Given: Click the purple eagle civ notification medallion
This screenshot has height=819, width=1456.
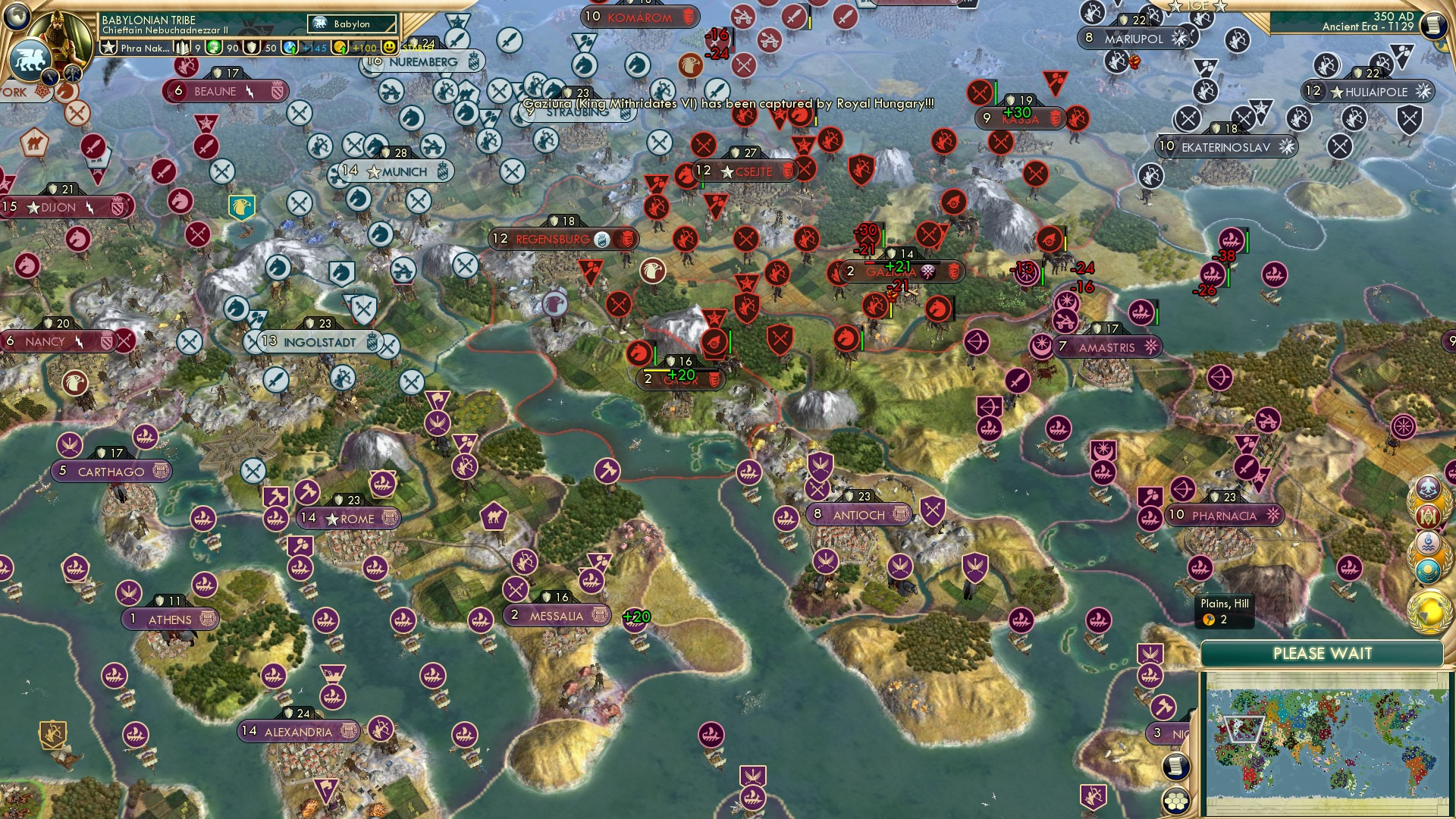Looking at the screenshot, I should pos(1429,487).
